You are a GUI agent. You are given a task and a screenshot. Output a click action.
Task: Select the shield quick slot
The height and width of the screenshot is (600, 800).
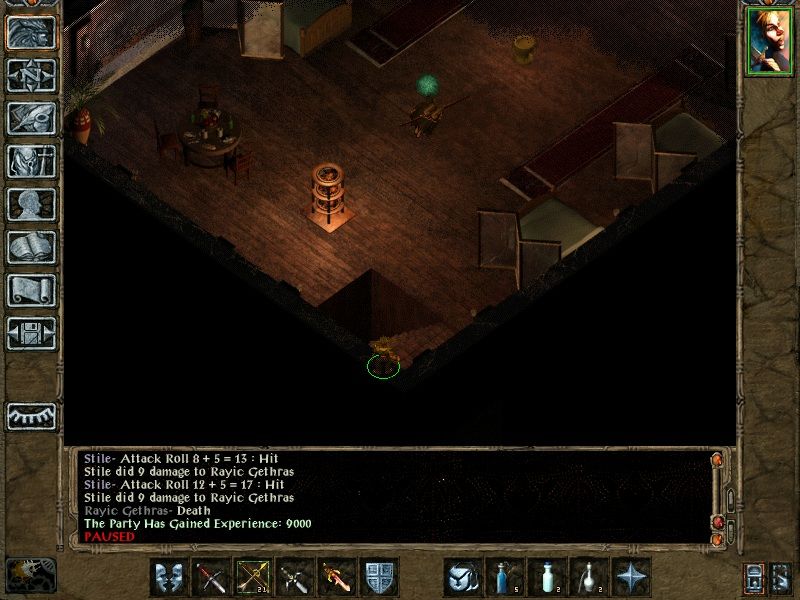(x=379, y=577)
